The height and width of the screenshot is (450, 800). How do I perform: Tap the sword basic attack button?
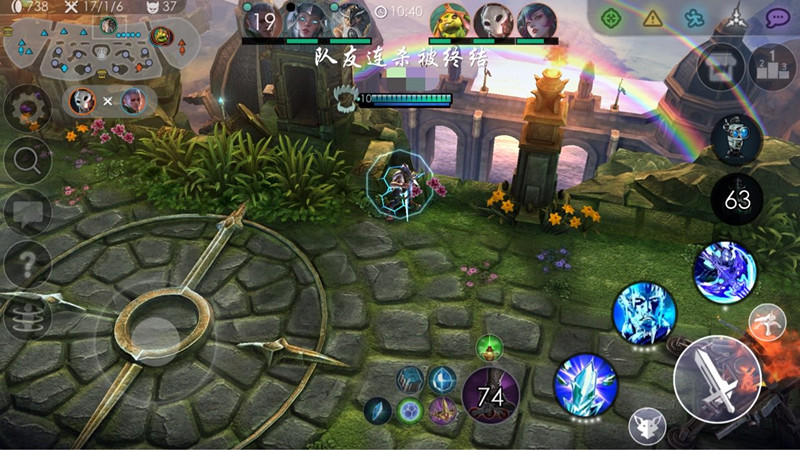[x=718, y=381]
